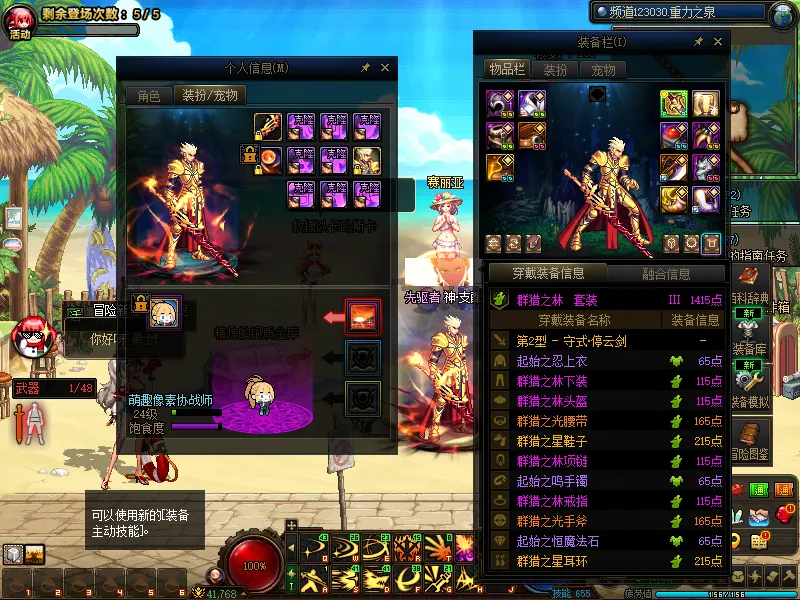
Task: Open the 物品栏 items tab
Action: (x=506, y=70)
